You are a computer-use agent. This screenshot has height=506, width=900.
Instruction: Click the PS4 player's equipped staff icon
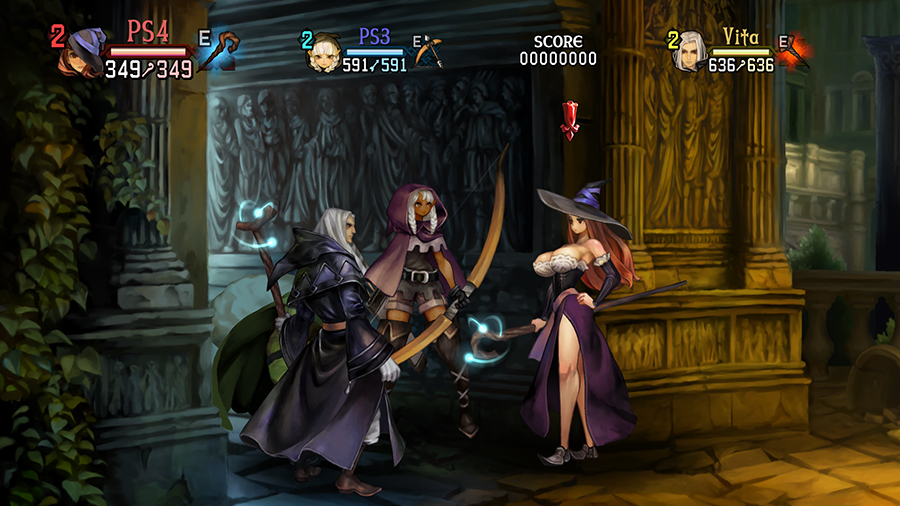tap(220, 51)
